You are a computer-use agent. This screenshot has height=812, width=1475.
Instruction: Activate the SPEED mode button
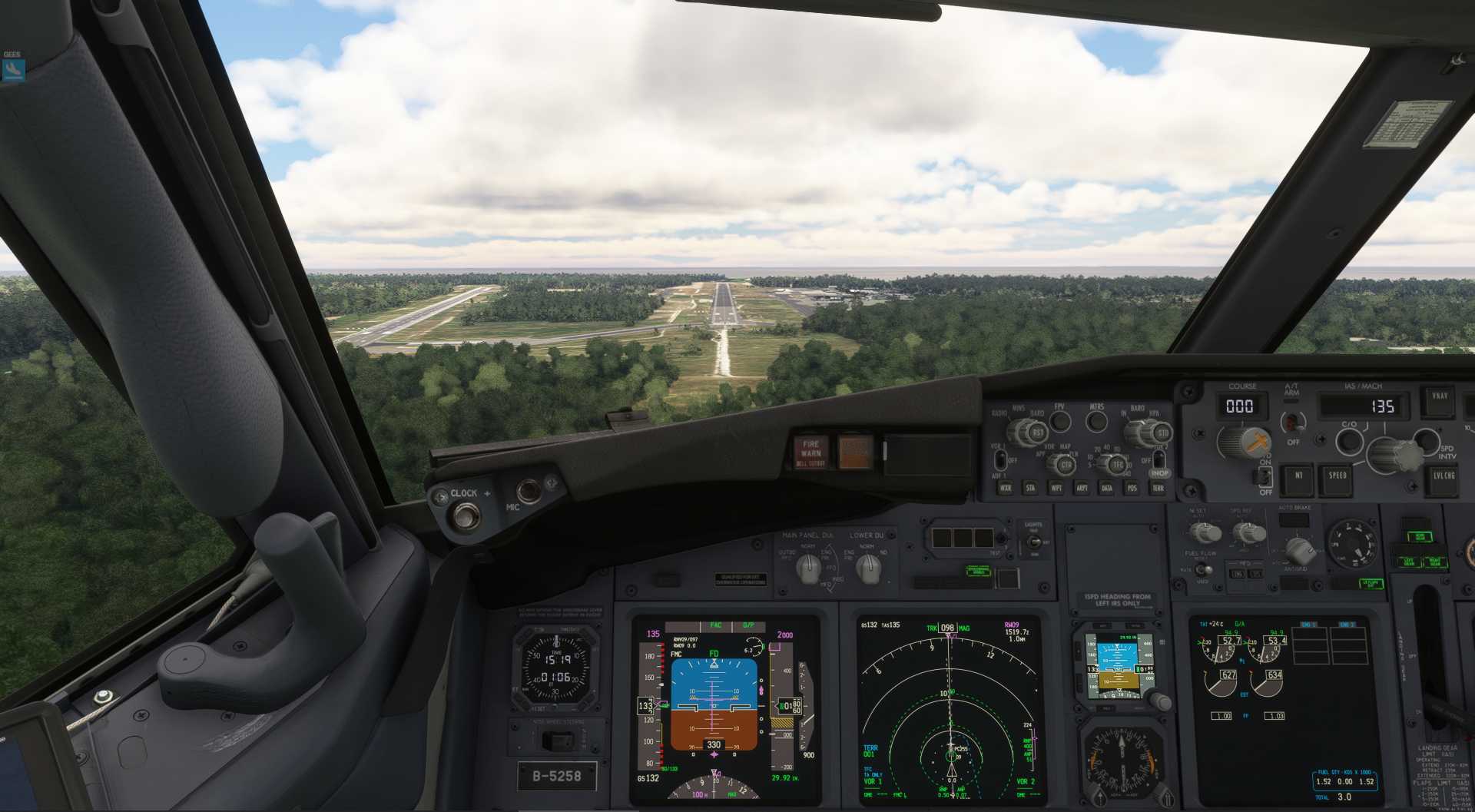tap(1337, 476)
